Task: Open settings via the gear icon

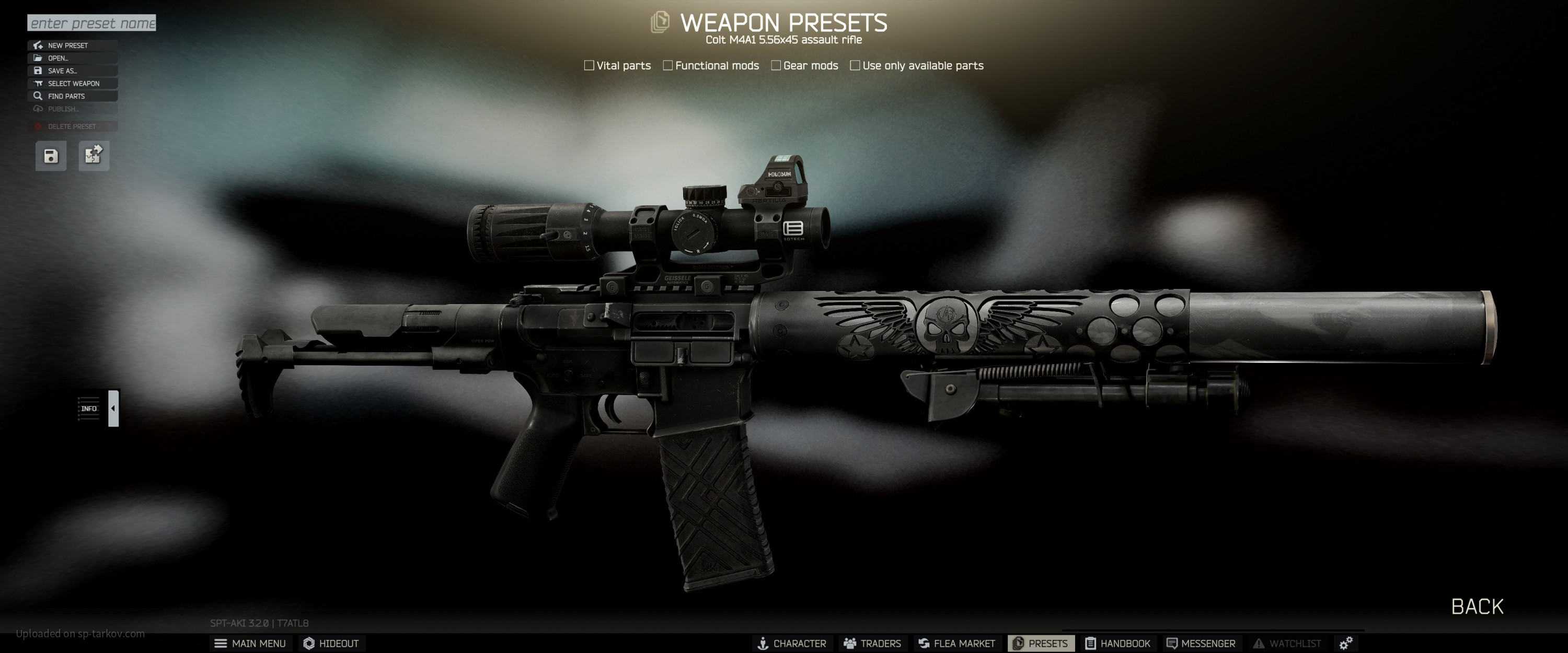Action: 1346,643
